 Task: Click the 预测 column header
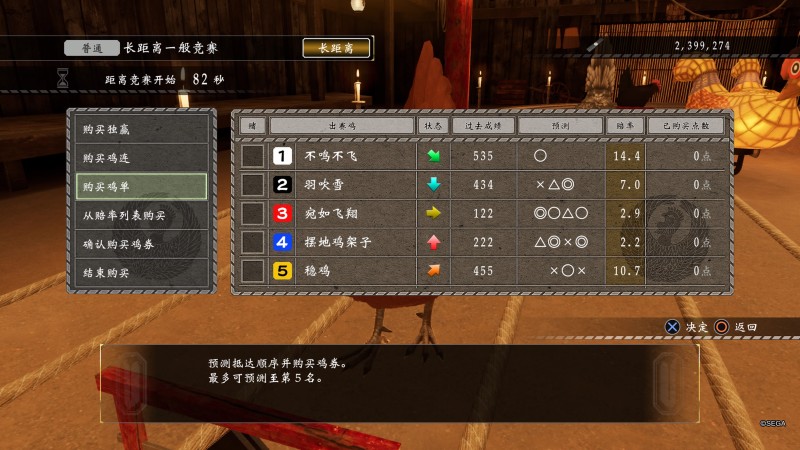point(560,126)
